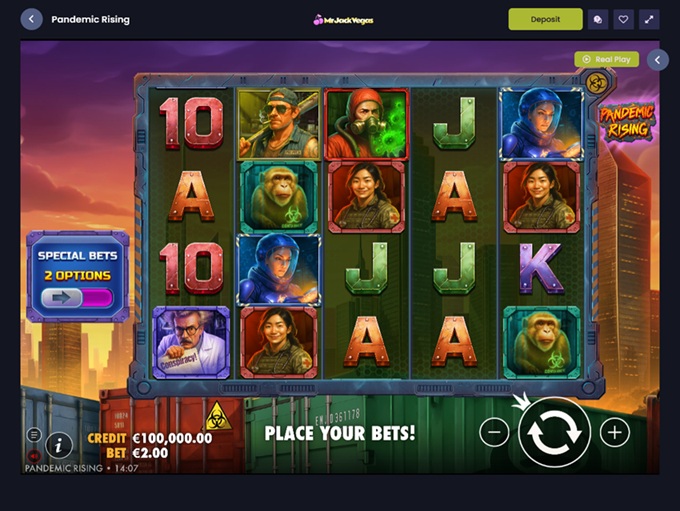This screenshot has height=511, width=680.
Task: Click the biohazard emblem on the reel frame
Action: click(x=597, y=82)
